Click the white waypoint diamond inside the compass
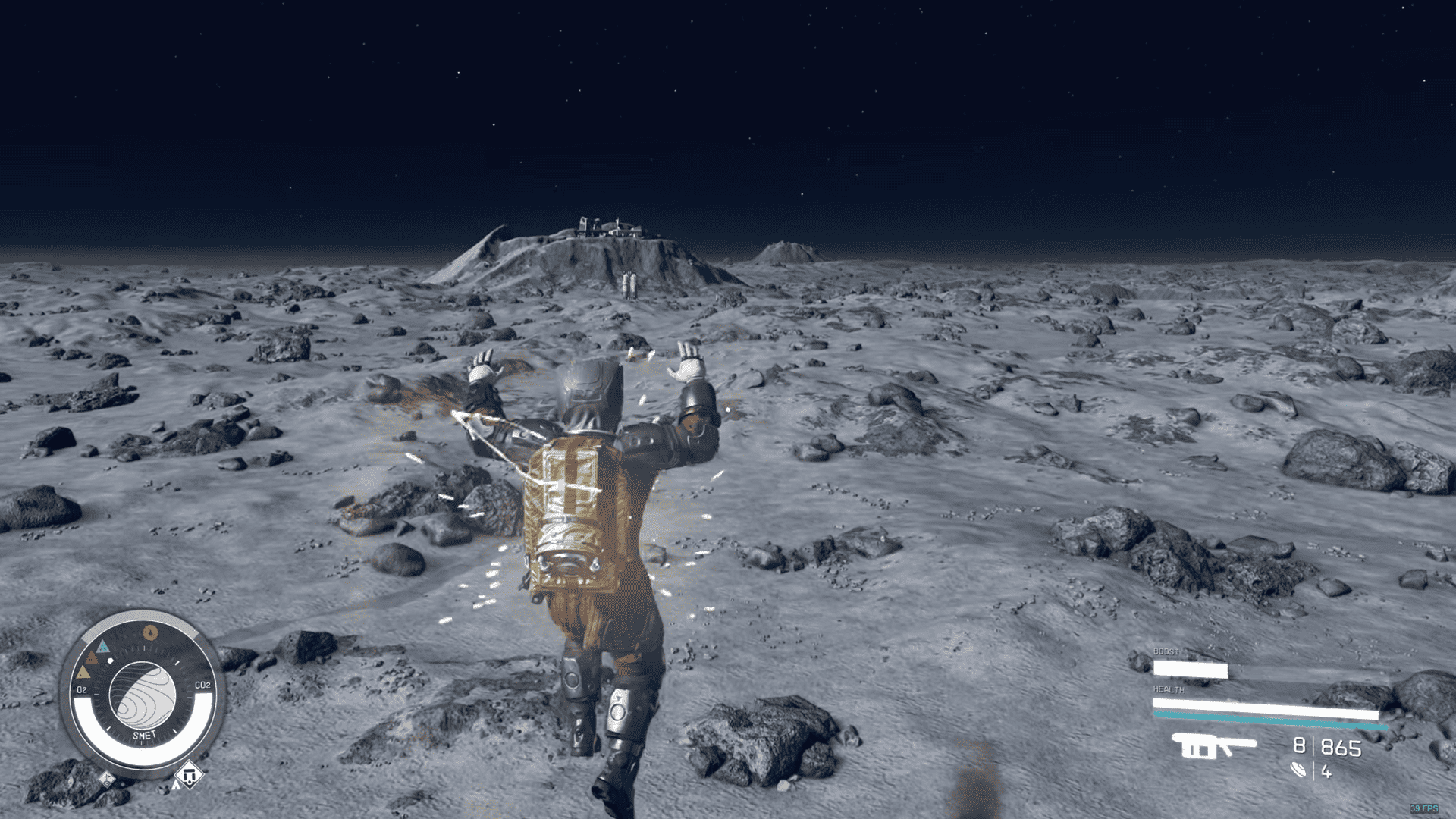Screen dimensions: 1456x819 110,660
